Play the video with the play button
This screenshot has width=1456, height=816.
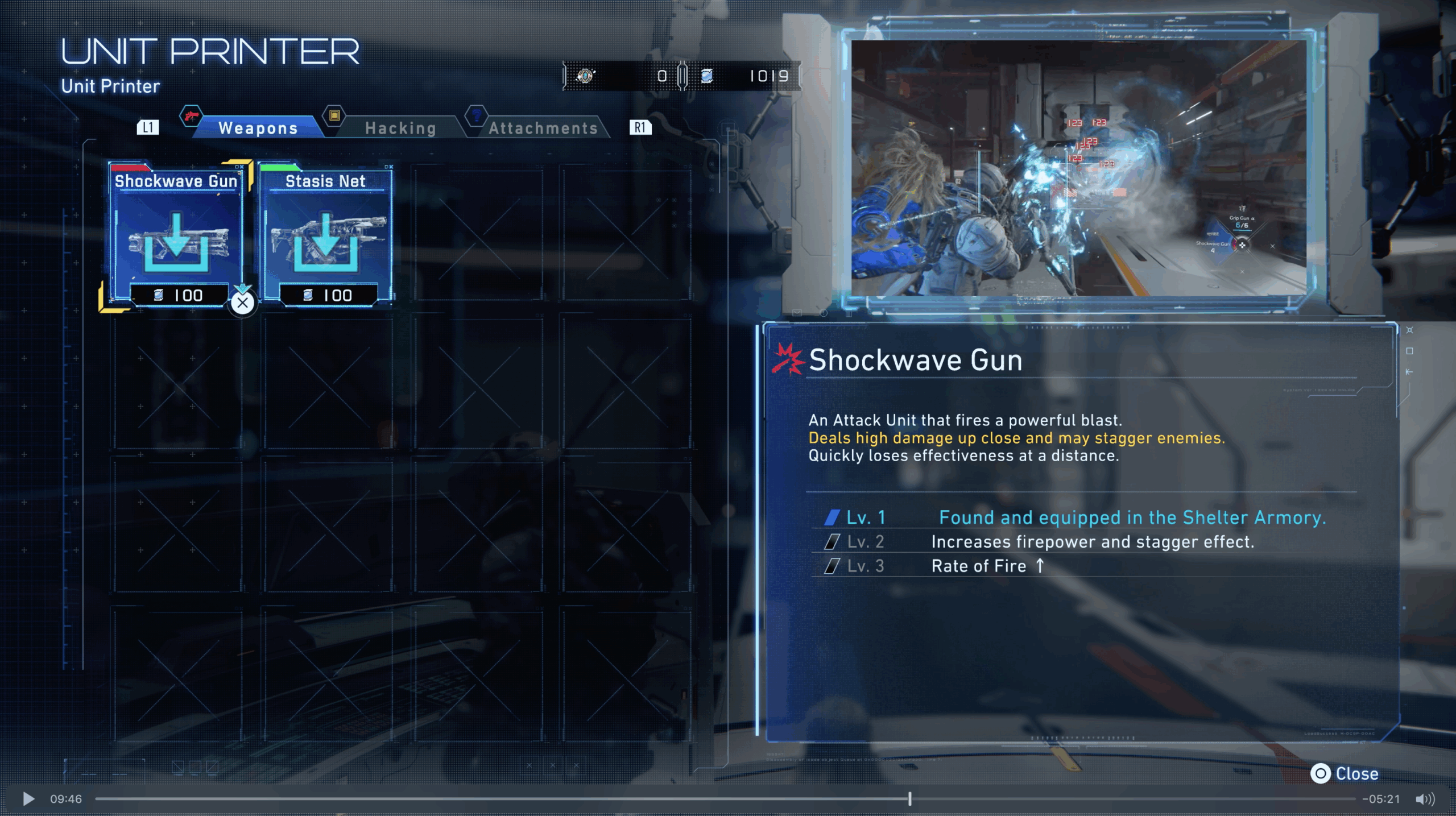(x=28, y=799)
